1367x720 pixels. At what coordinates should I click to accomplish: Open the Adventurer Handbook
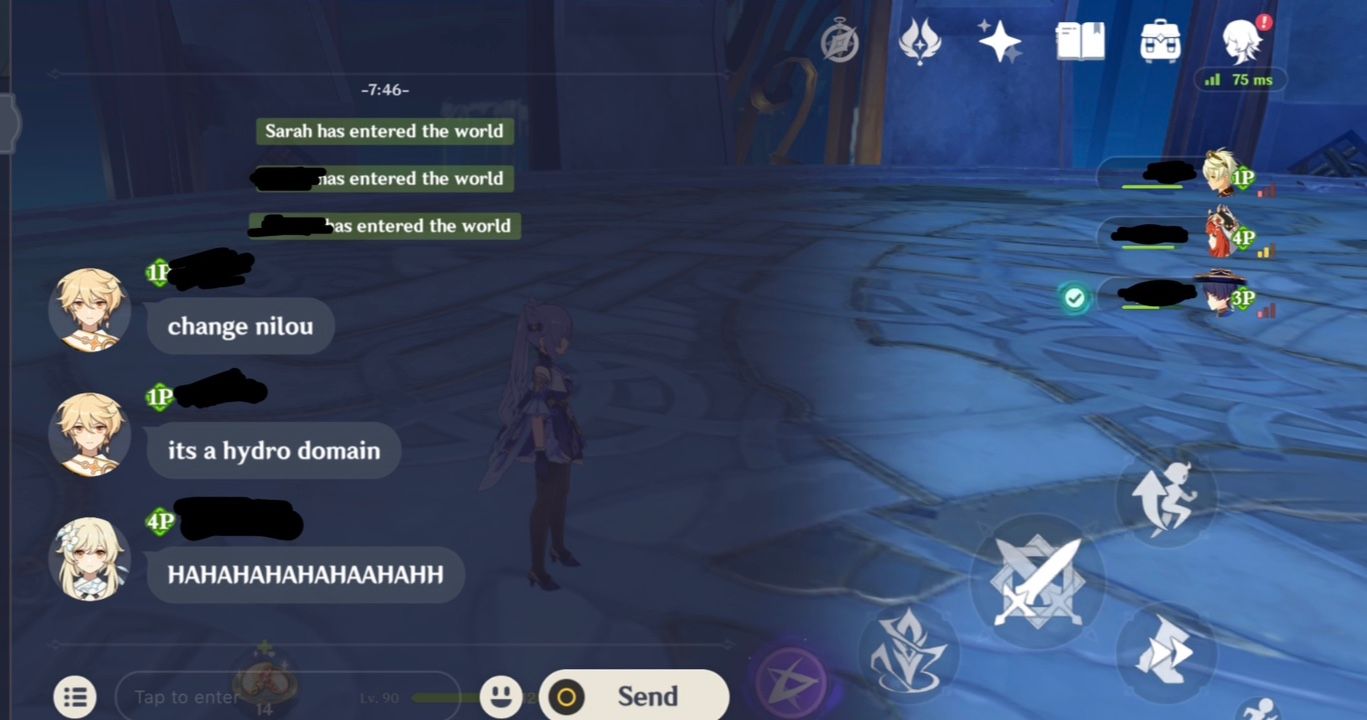click(x=1078, y=41)
